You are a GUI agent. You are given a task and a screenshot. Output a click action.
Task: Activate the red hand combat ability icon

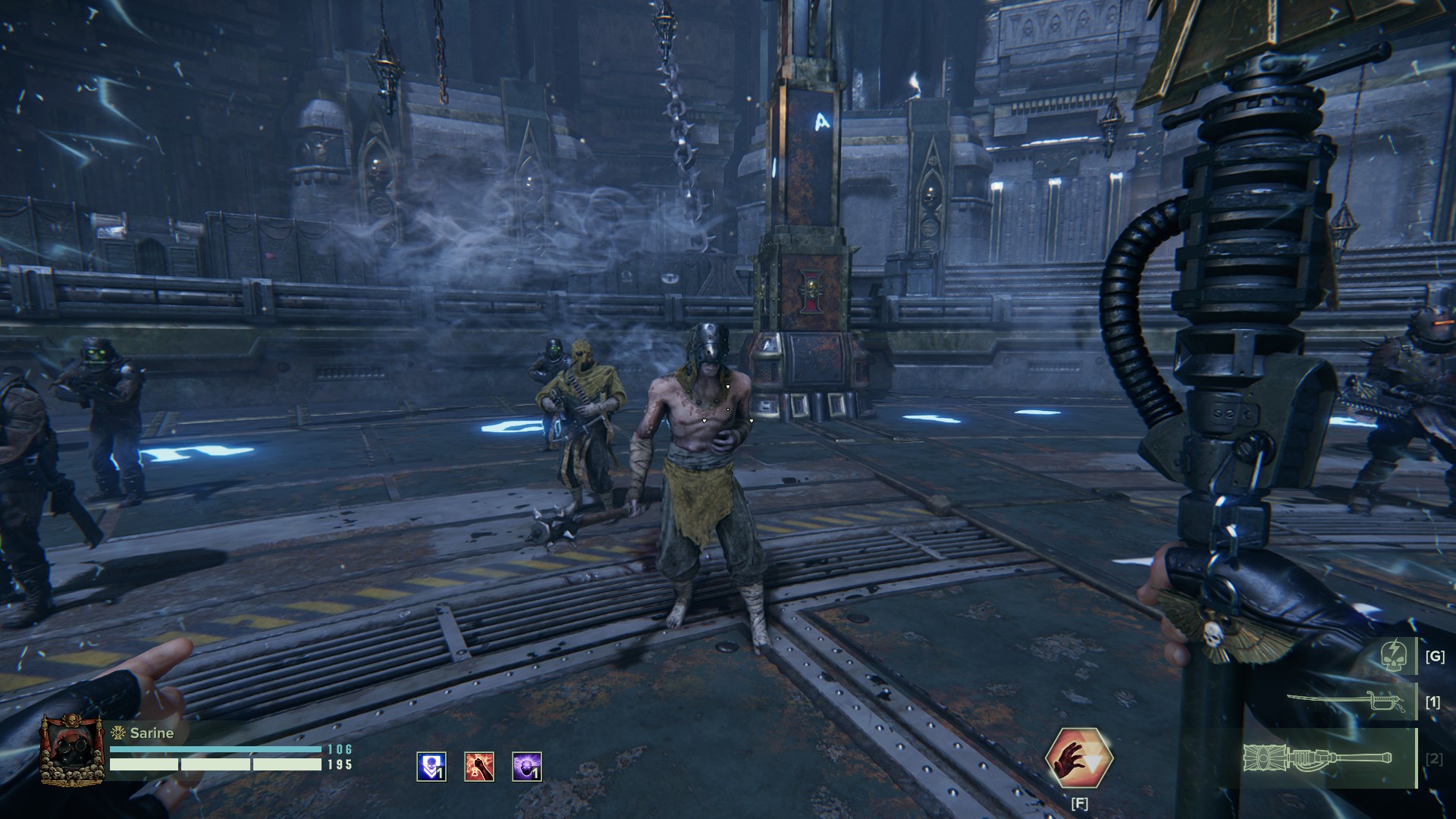(1078, 758)
